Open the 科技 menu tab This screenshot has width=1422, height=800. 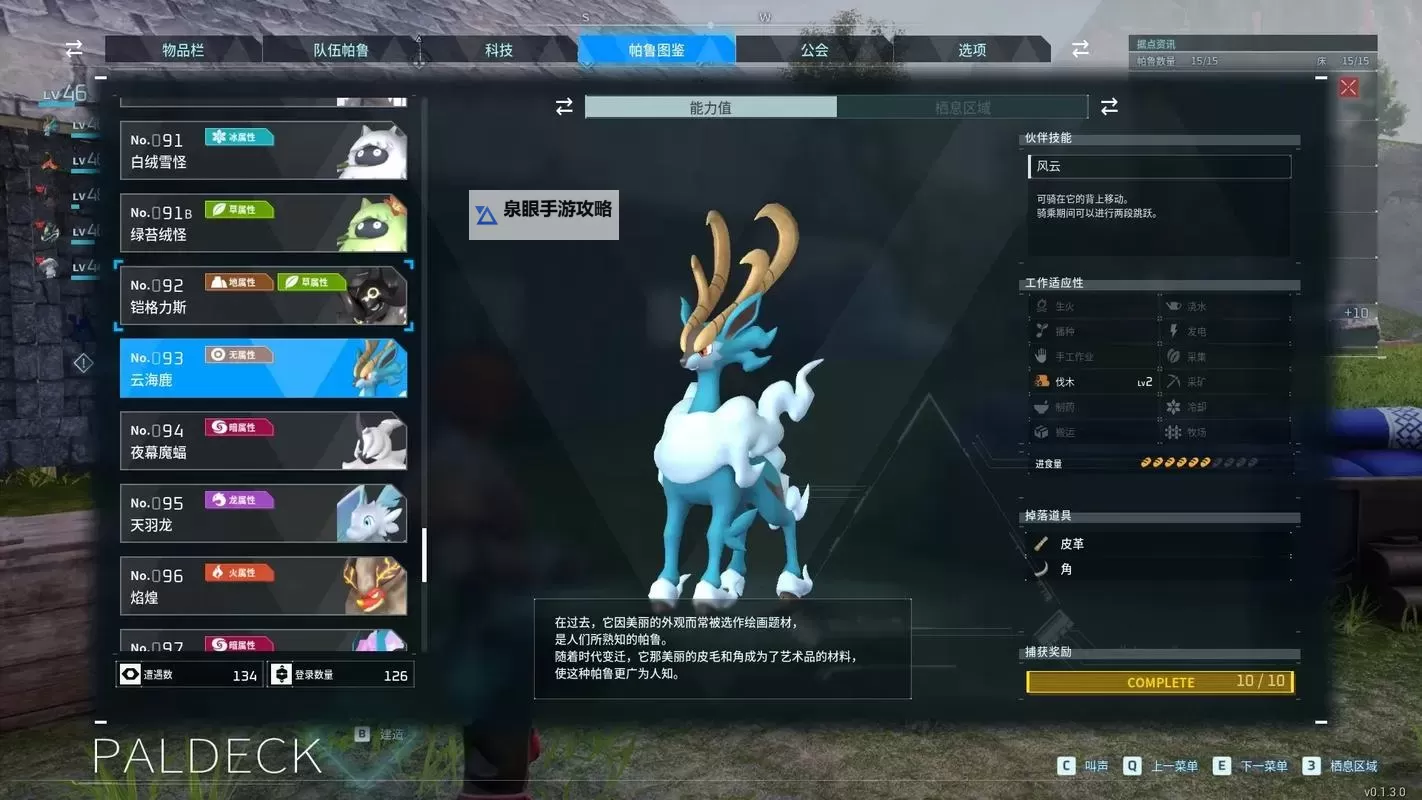tap(498, 47)
